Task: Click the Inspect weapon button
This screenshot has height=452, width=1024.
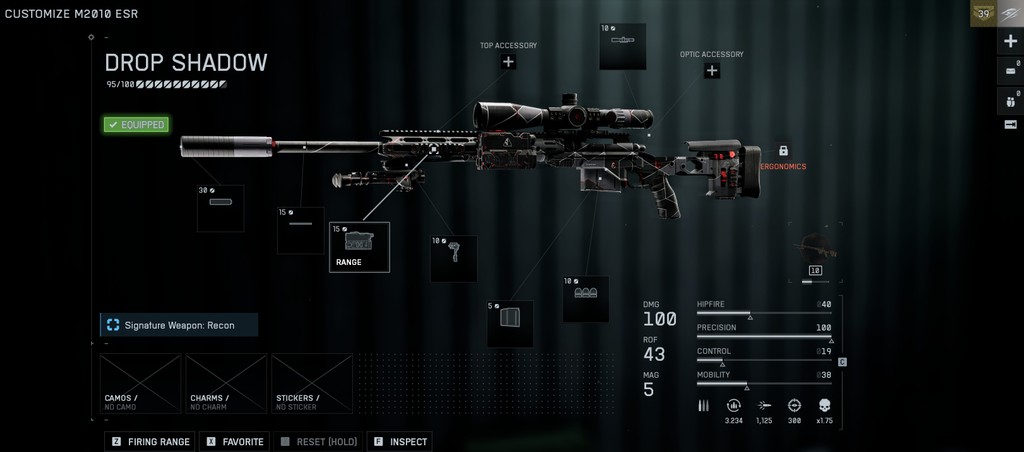Action: coord(400,441)
